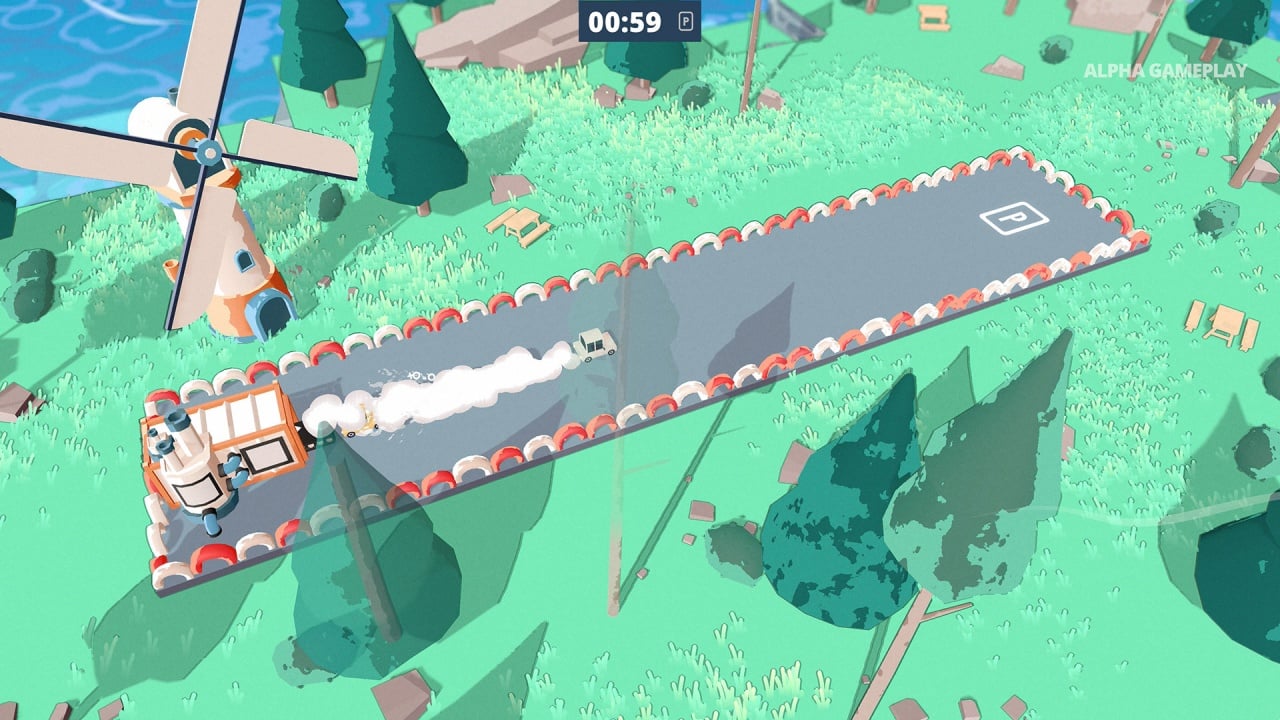Click the parking P icon beside the timer
The height and width of the screenshot is (720, 1280).
(x=686, y=22)
